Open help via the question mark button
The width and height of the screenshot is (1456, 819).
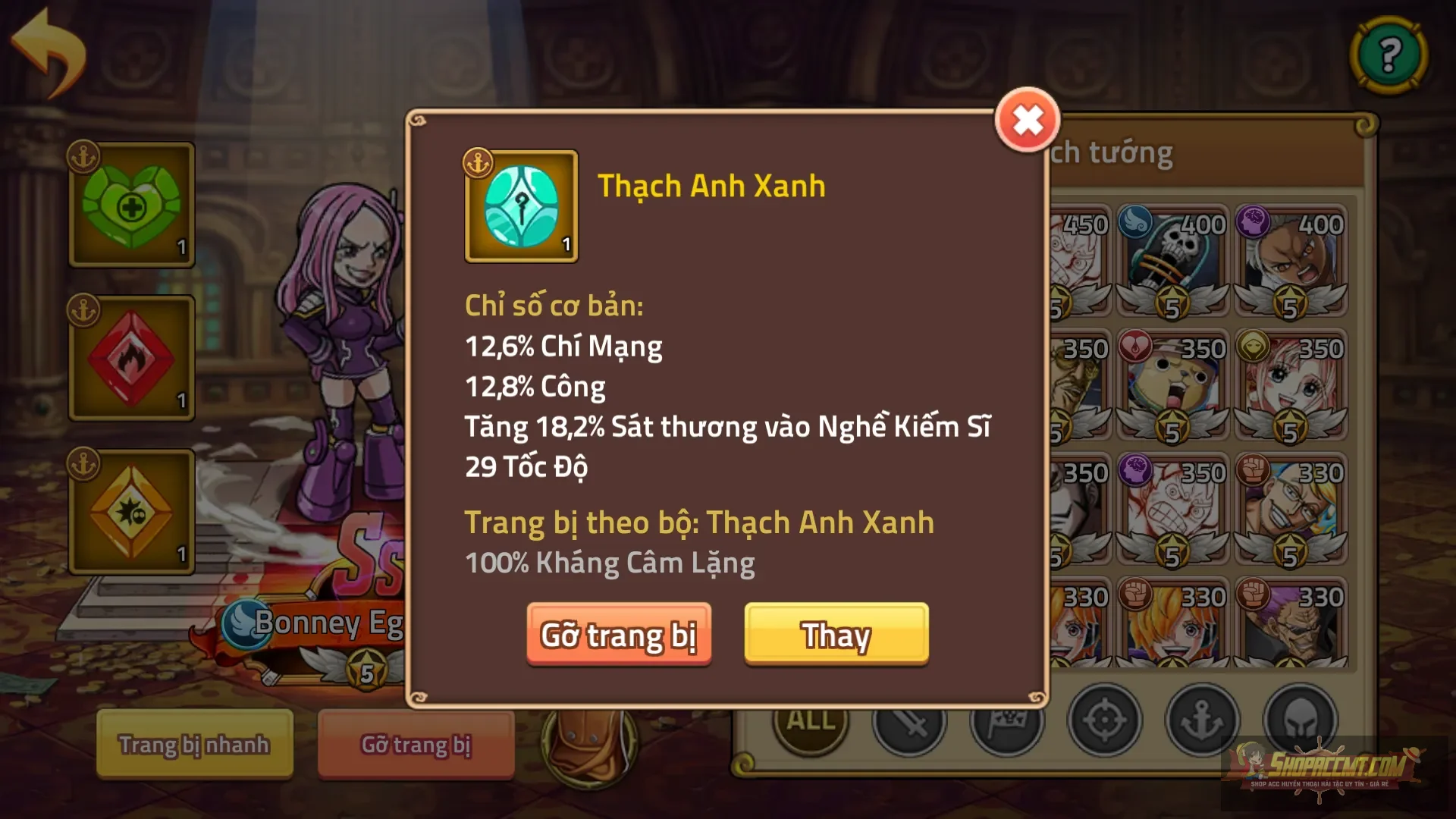[1387, 55]
